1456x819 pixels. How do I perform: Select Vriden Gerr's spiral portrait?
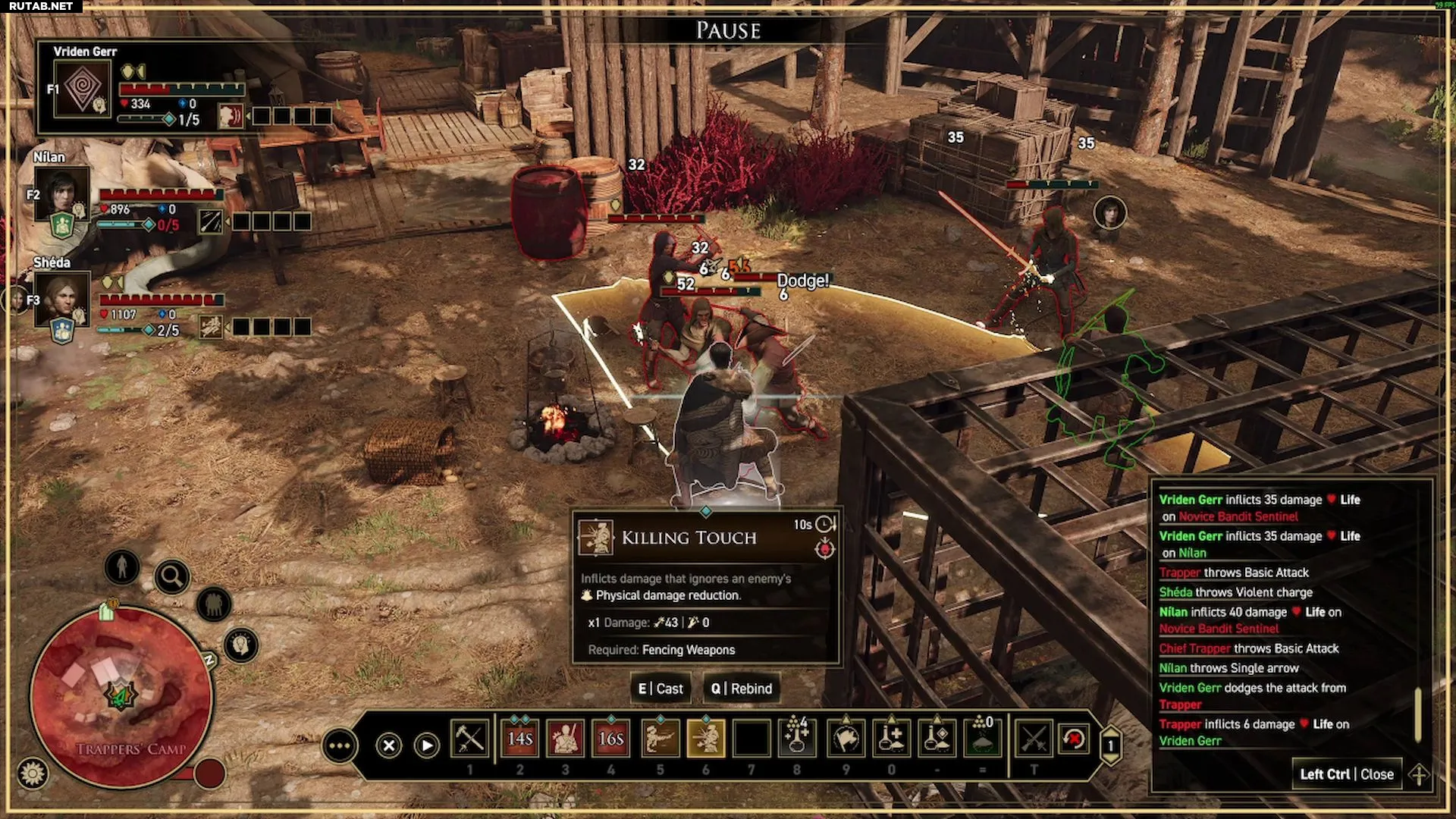pos(83,89)
